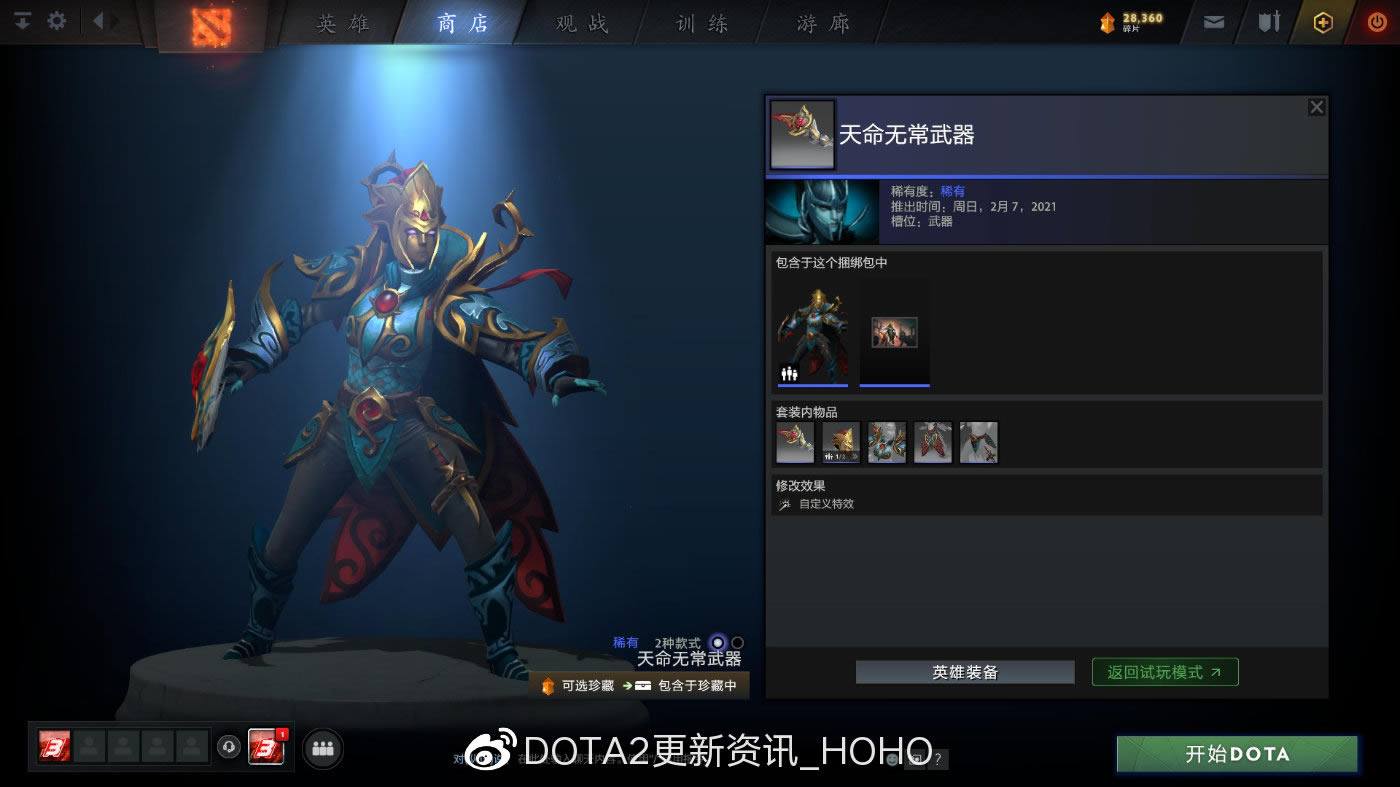
Task: Click the armory shield and sword icon
Action: 1270,21
